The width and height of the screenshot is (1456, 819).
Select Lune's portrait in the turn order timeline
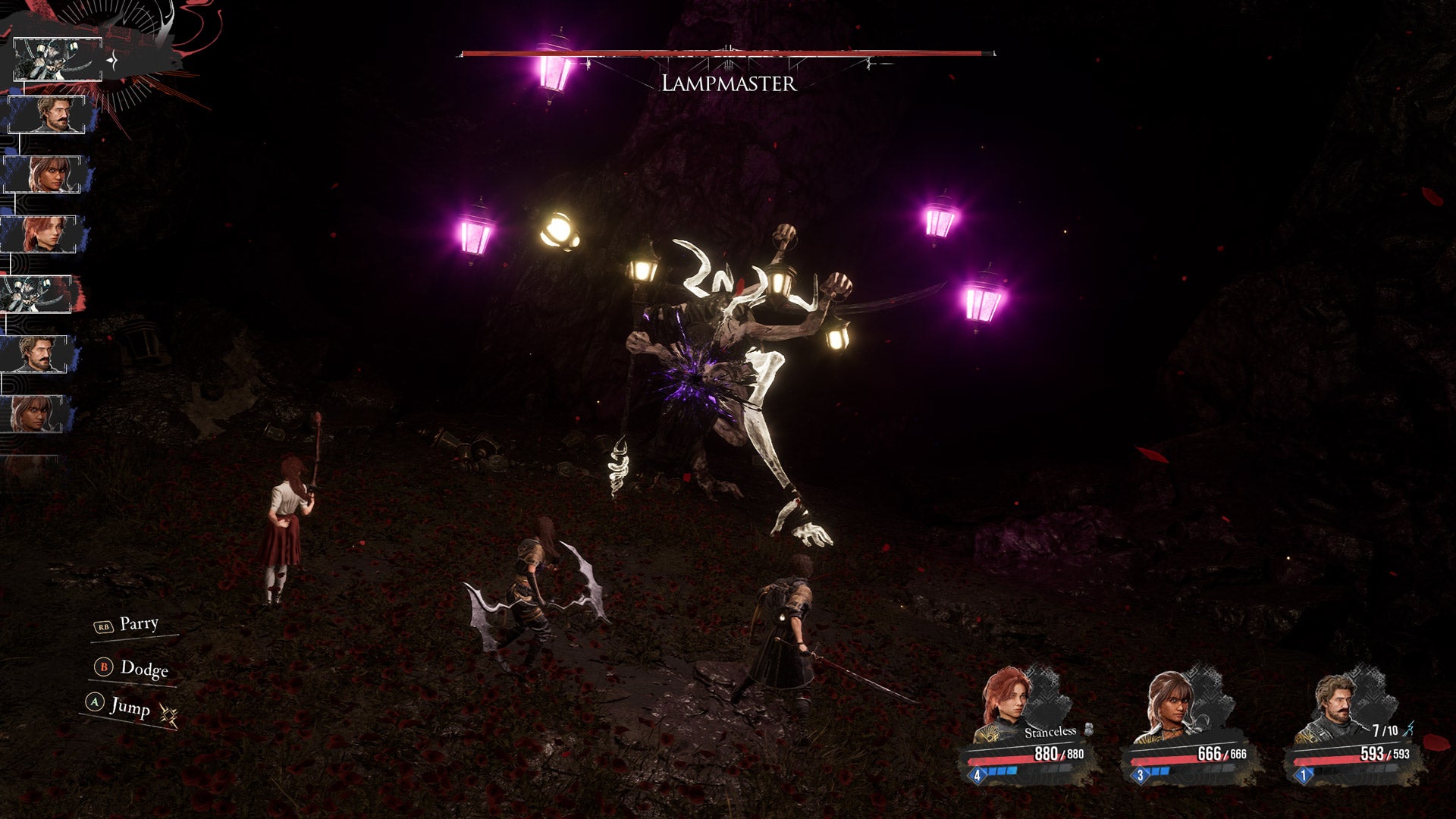click(42, 173)
